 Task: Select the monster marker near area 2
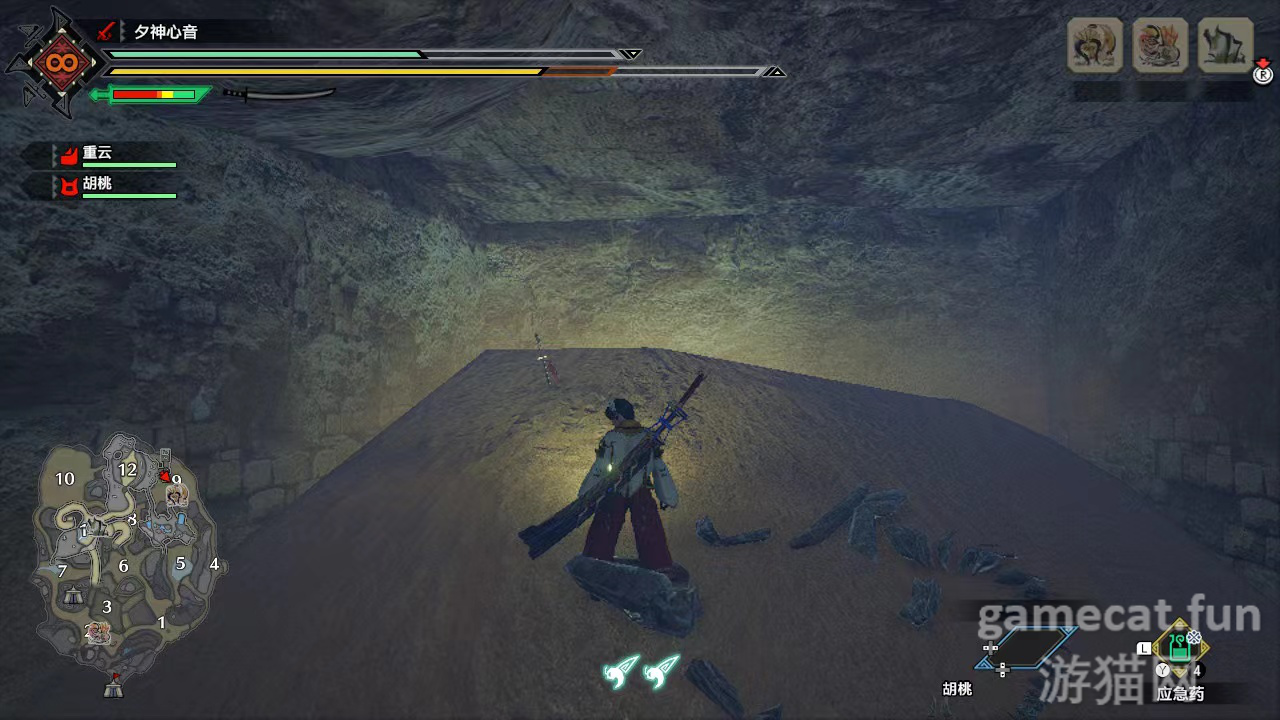[98, 631]
